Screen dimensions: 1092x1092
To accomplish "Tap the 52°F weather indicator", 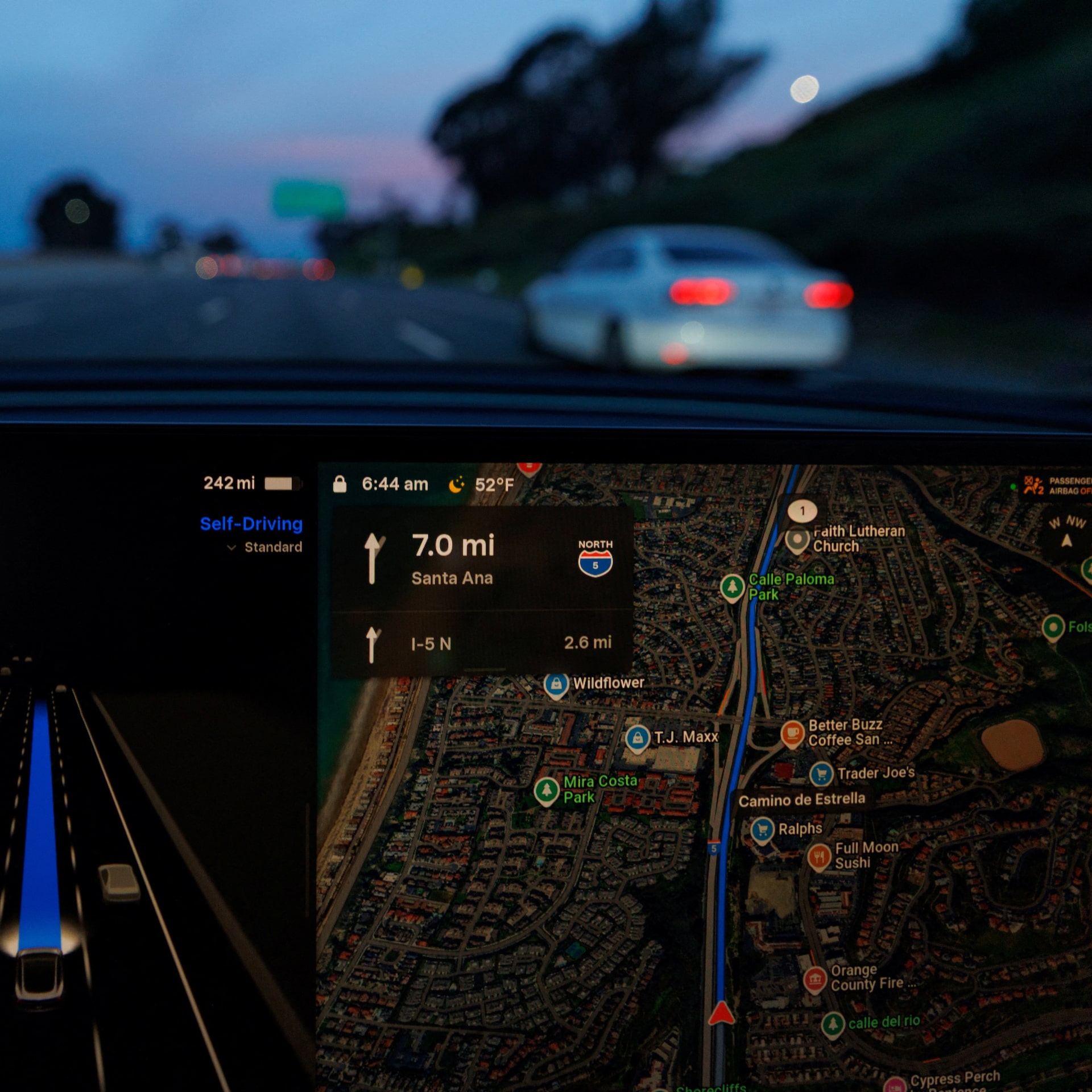I will coord(482,485).
